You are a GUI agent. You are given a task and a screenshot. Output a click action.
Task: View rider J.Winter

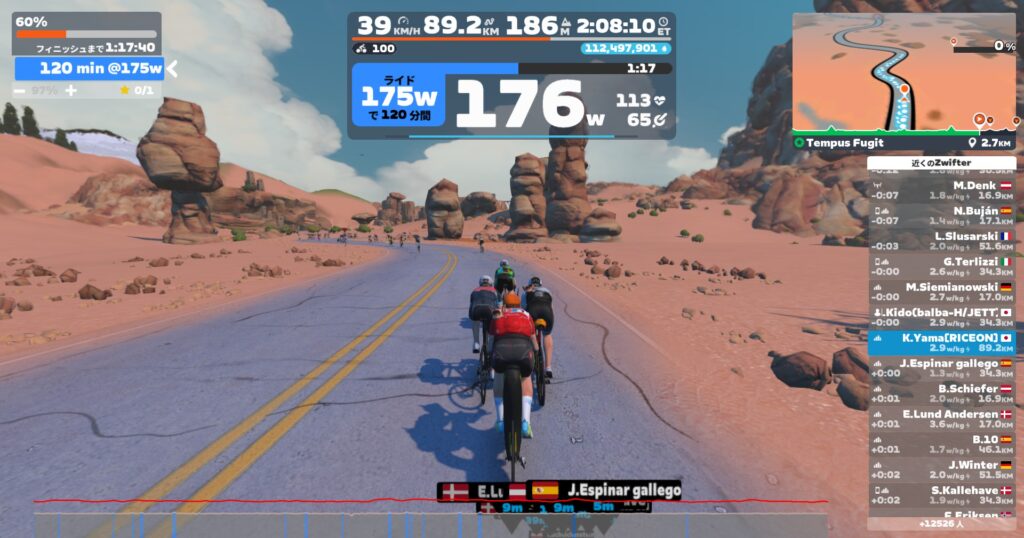coord(941,470)
